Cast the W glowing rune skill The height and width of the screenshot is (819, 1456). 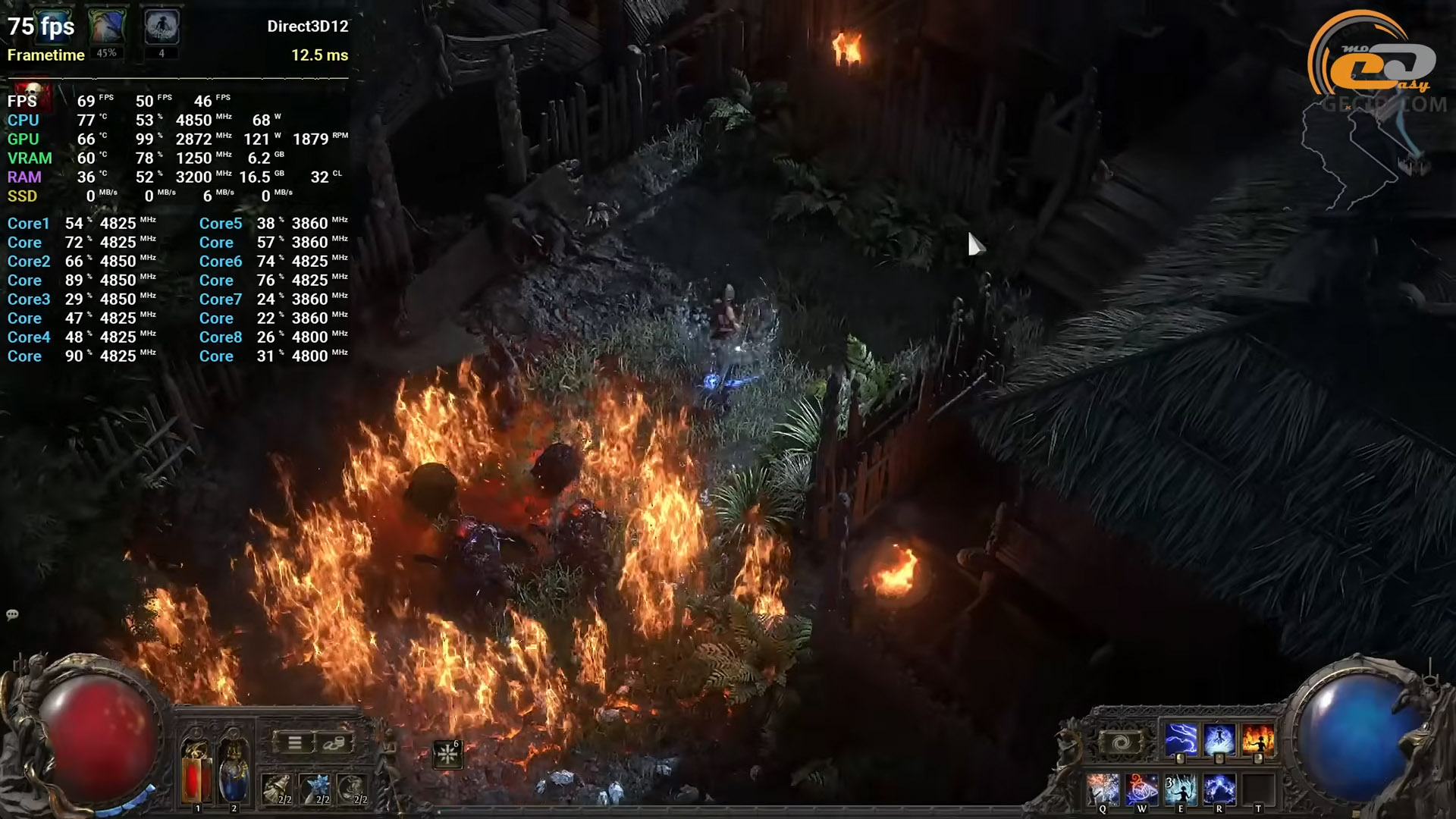click(x=1141, y=789)
